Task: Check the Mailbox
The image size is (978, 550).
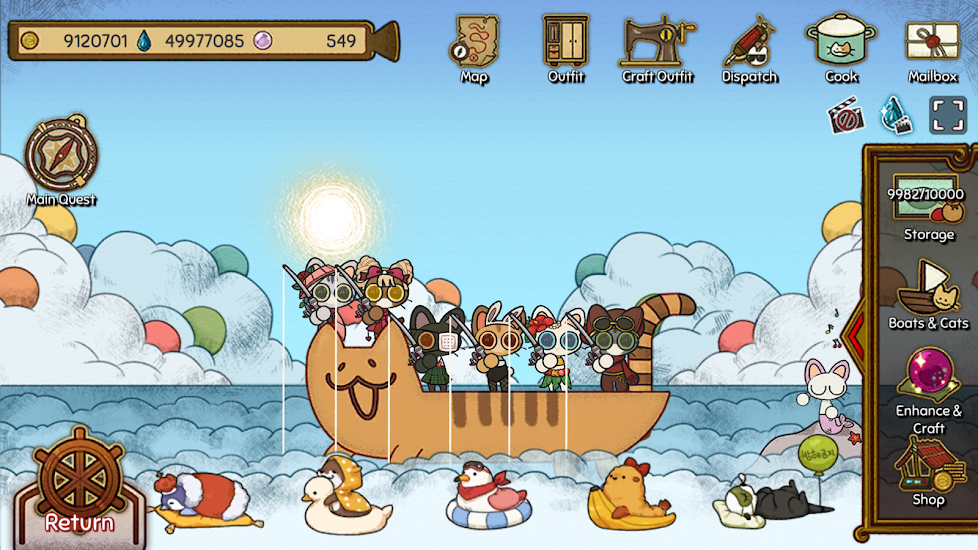Action: click(x=933, y=46)
